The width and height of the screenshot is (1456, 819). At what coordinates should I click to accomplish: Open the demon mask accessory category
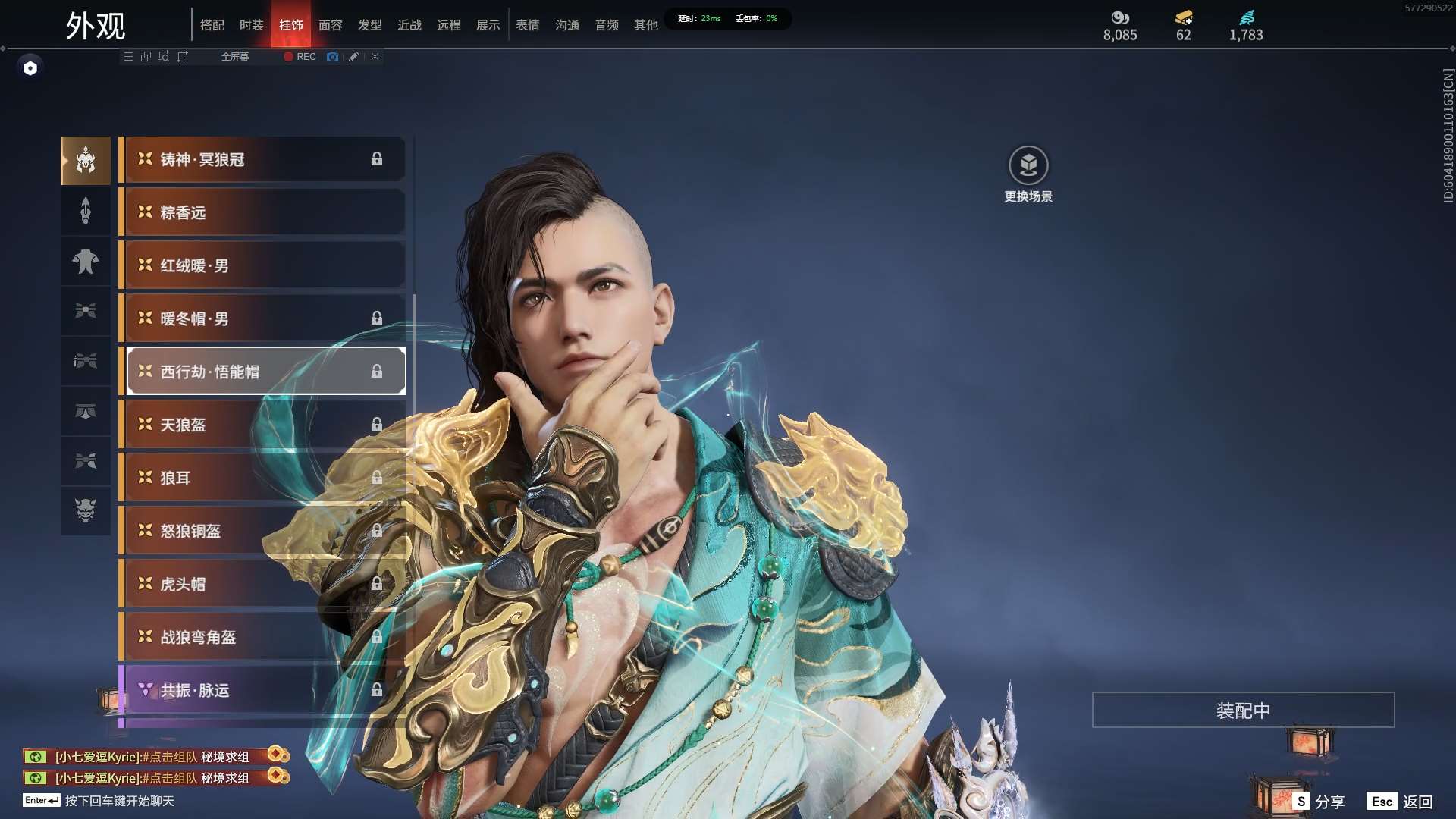tap(86, 510)
